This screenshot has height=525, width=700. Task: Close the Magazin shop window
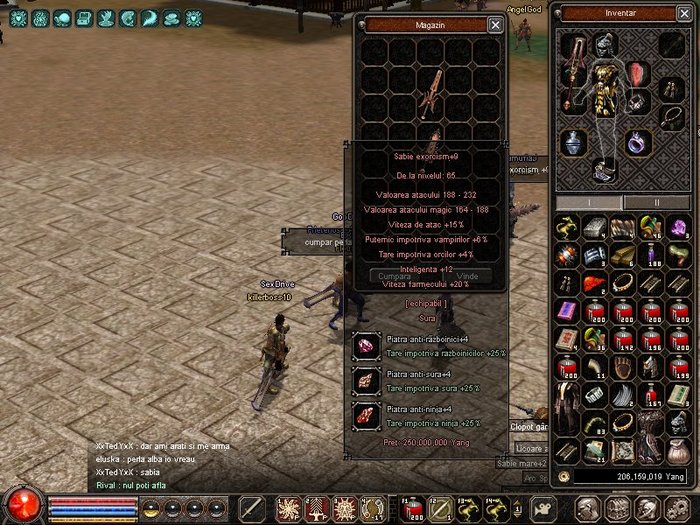tap(495, 25)
